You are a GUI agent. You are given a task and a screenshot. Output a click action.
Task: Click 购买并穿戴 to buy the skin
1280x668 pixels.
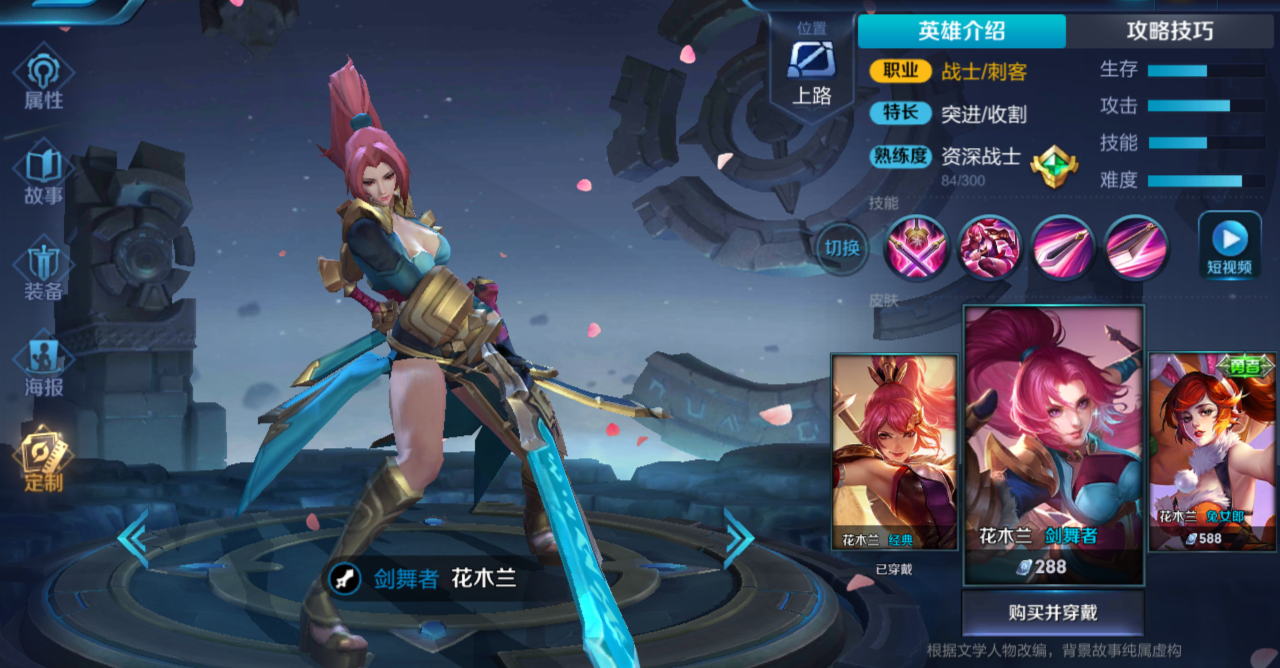point(1053,612)
